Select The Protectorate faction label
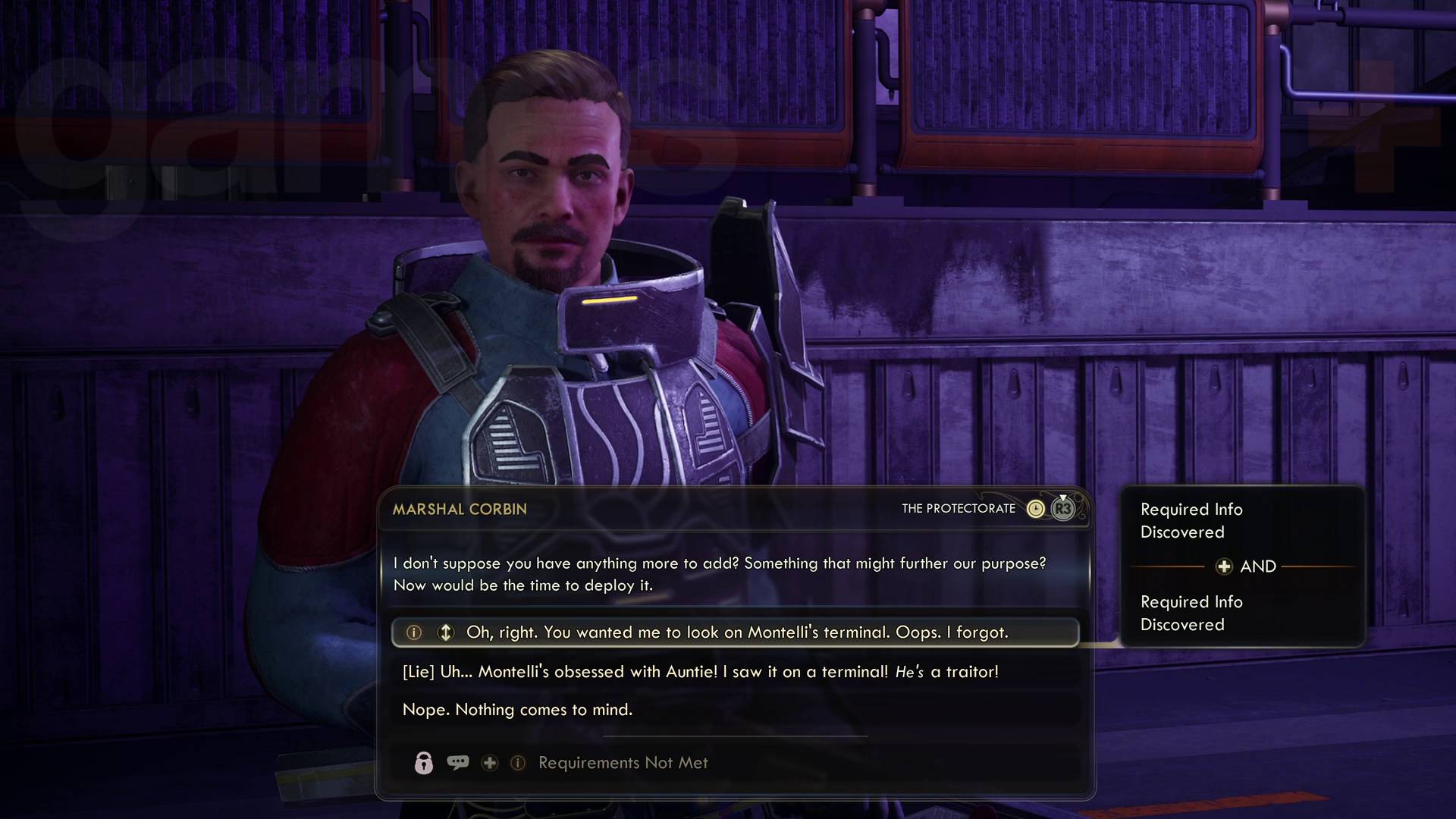The image size is (1456, 819). (958, 509)
